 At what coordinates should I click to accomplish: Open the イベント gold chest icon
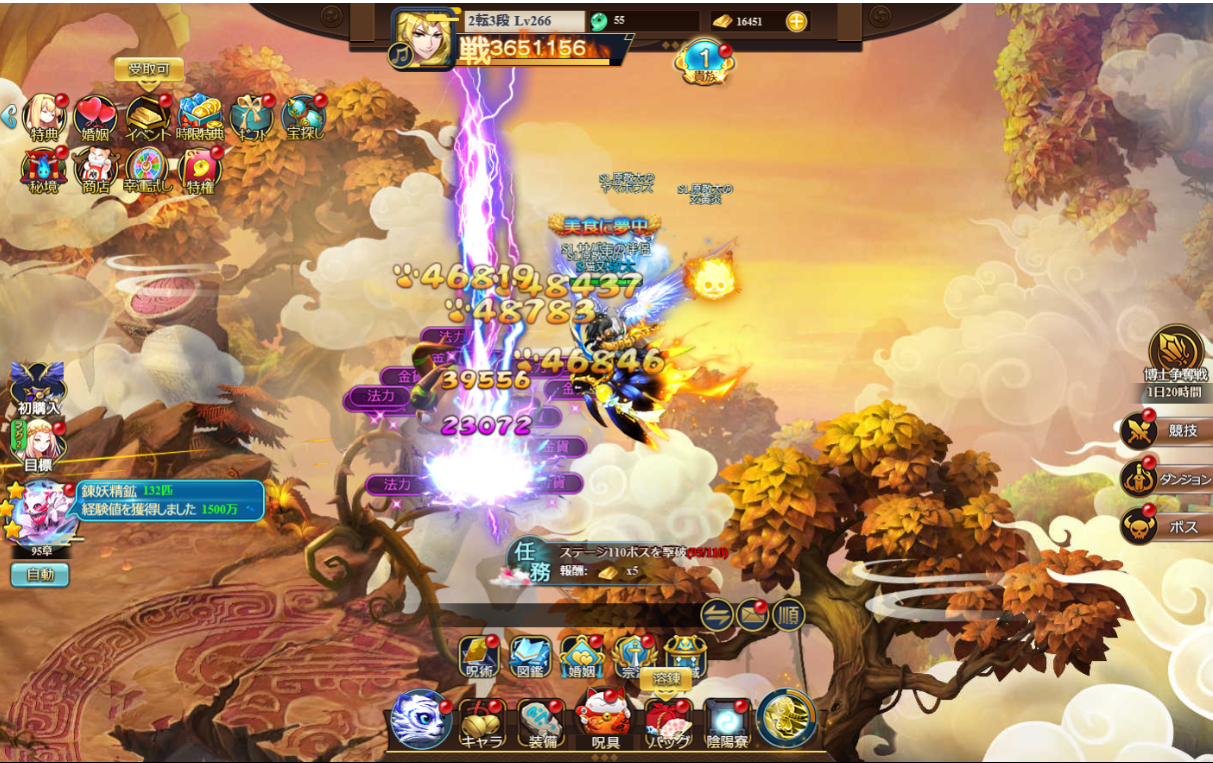pyautogui.click(x=147, y=118)
